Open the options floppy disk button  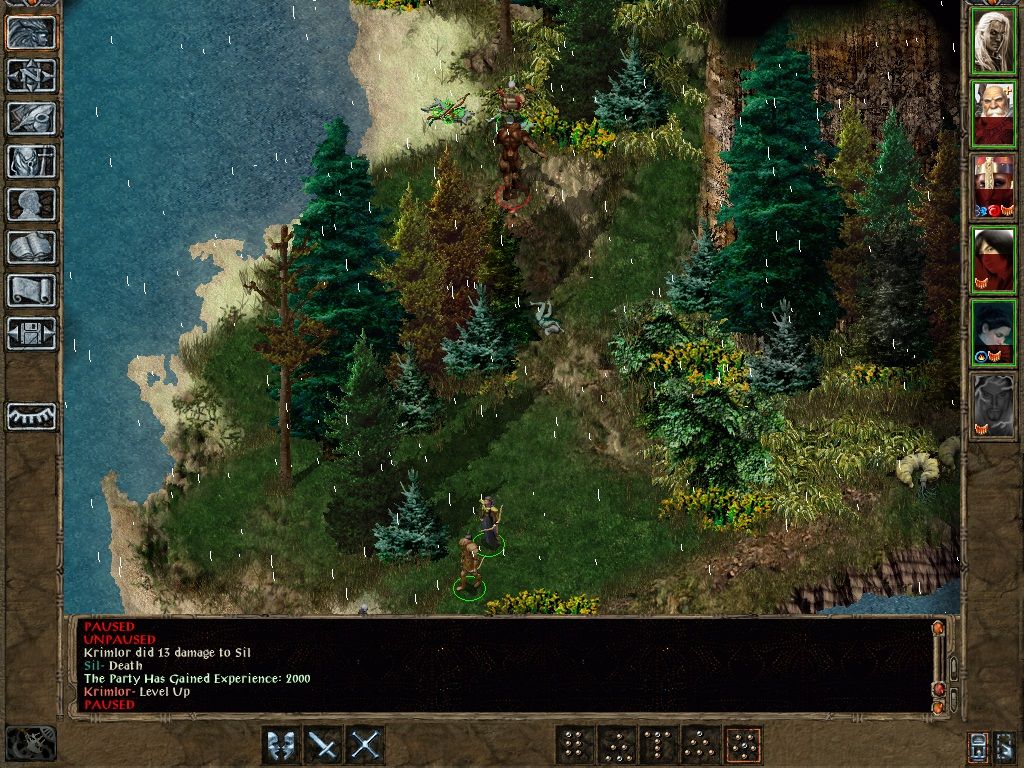pyautogui.click(x=32, y=333)
